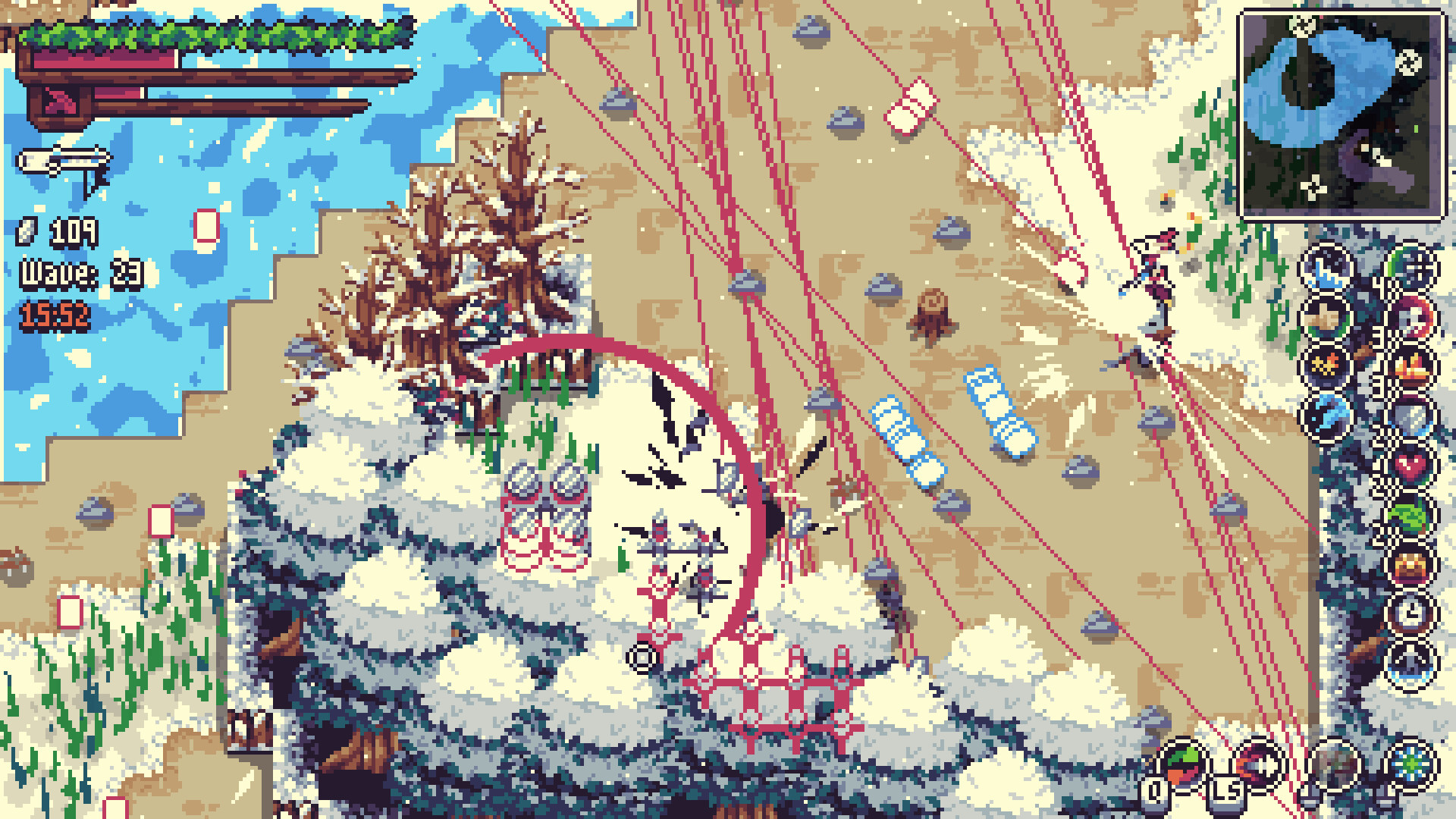1456x819 pixels.
Task: Click the heart health ability icon
Action: 1409,465
